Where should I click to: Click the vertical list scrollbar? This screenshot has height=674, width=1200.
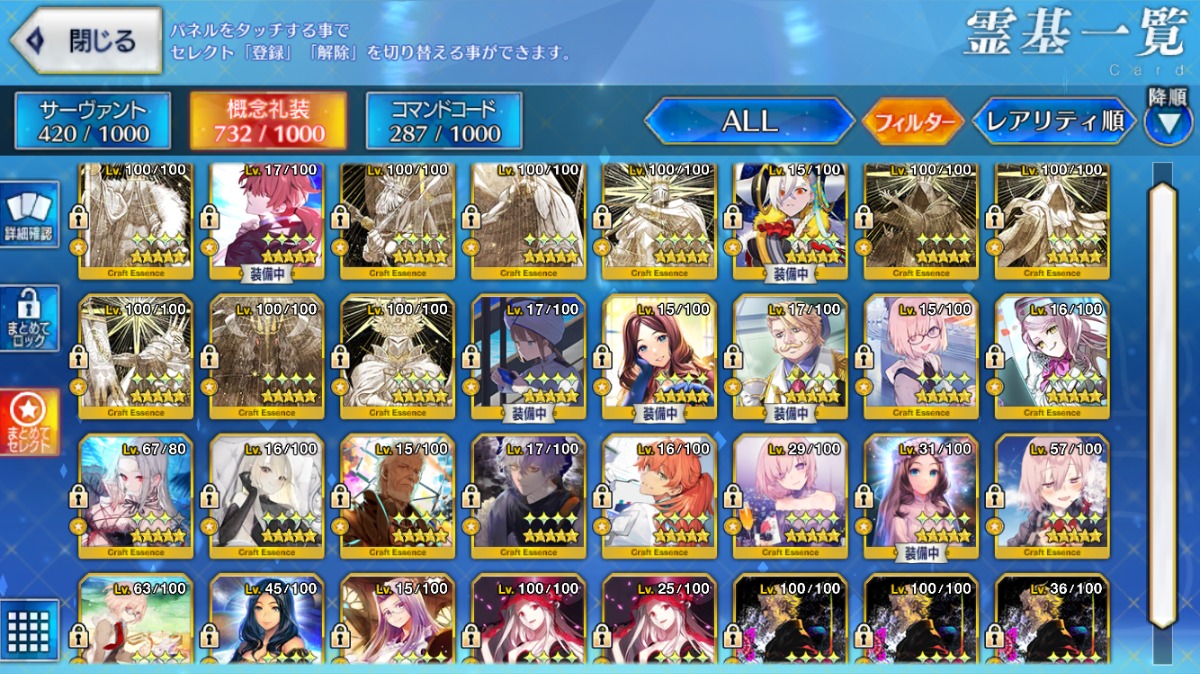[x=1162, y=400]
